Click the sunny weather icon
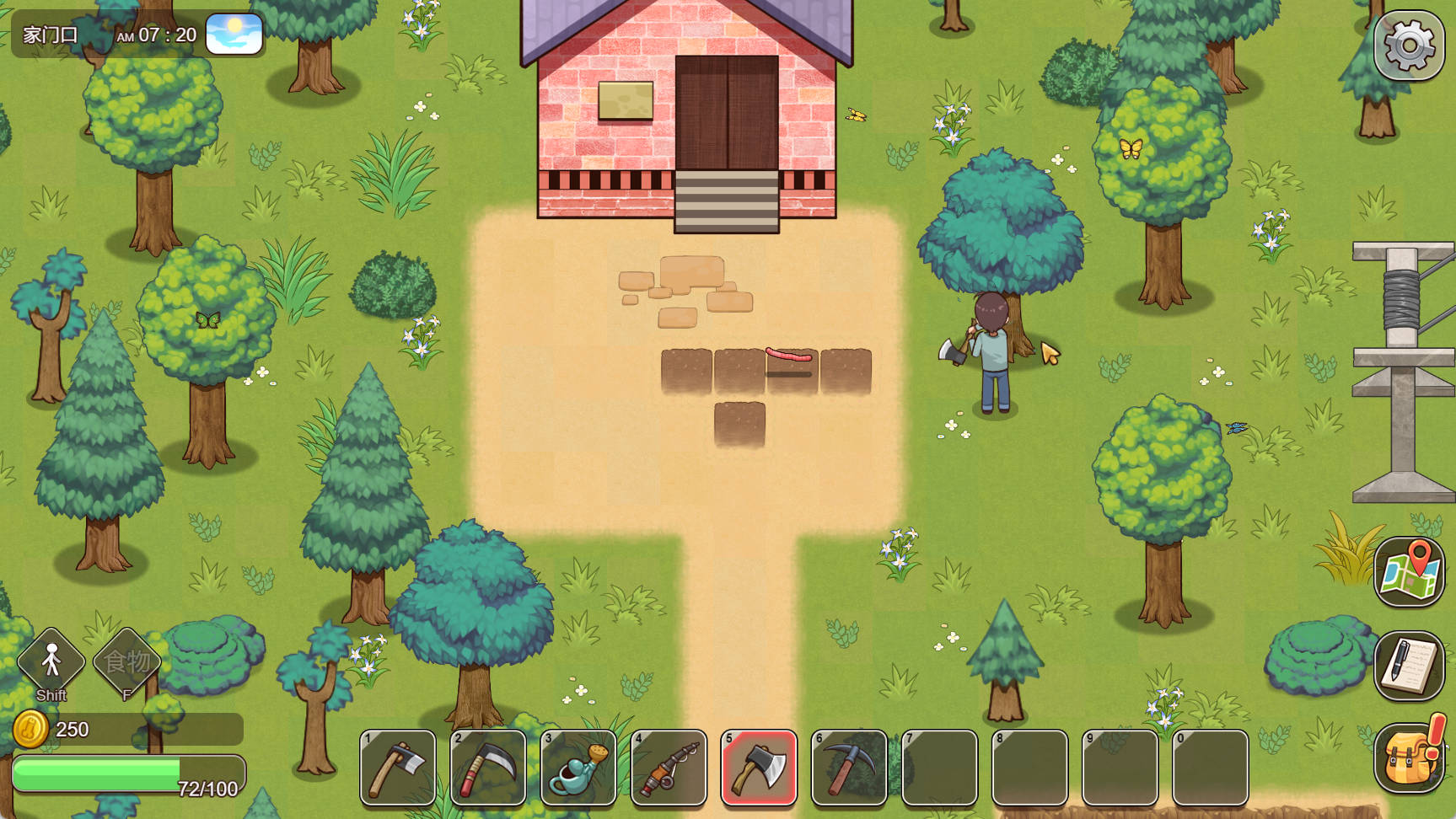Image resolution: width=1456 pixels, height=819 pixels. coord(234,35)
